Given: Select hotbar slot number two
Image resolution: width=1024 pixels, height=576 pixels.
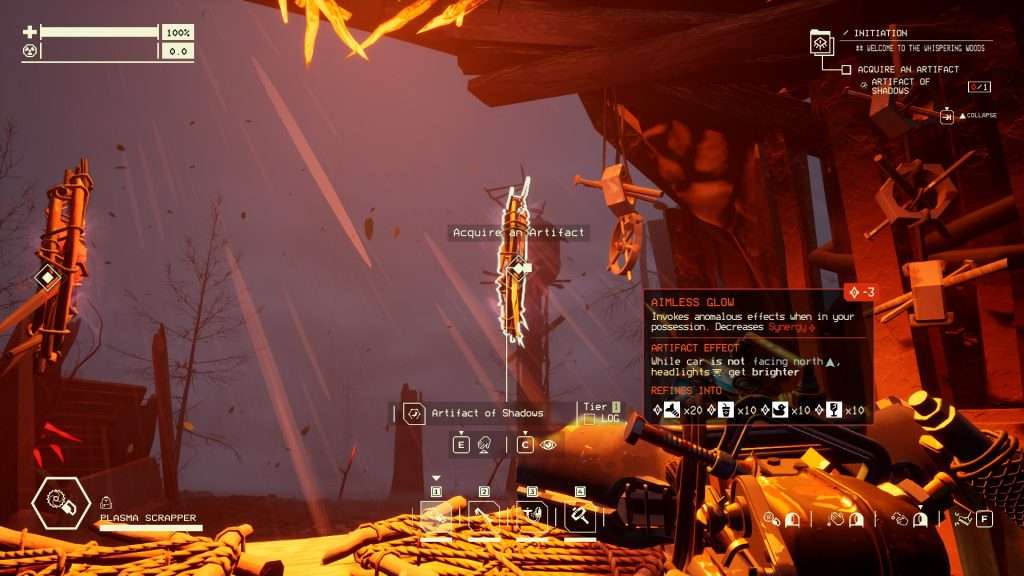Looking at the screenshot, I should click(x=484, y=516).
